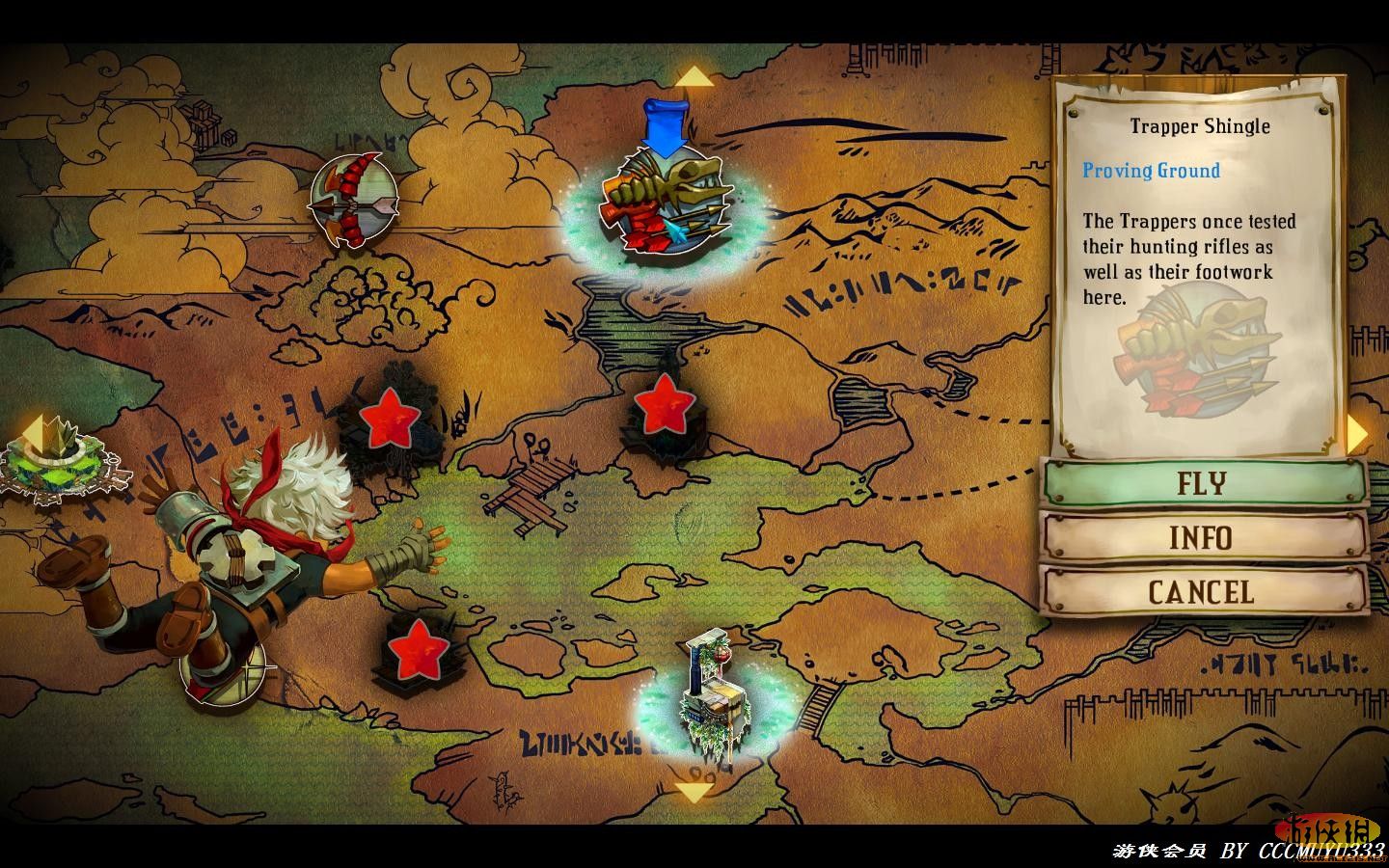Screen dimensions: 1389x868
Task: Fly to Trapper Shingle
Action: [1203, 482]
